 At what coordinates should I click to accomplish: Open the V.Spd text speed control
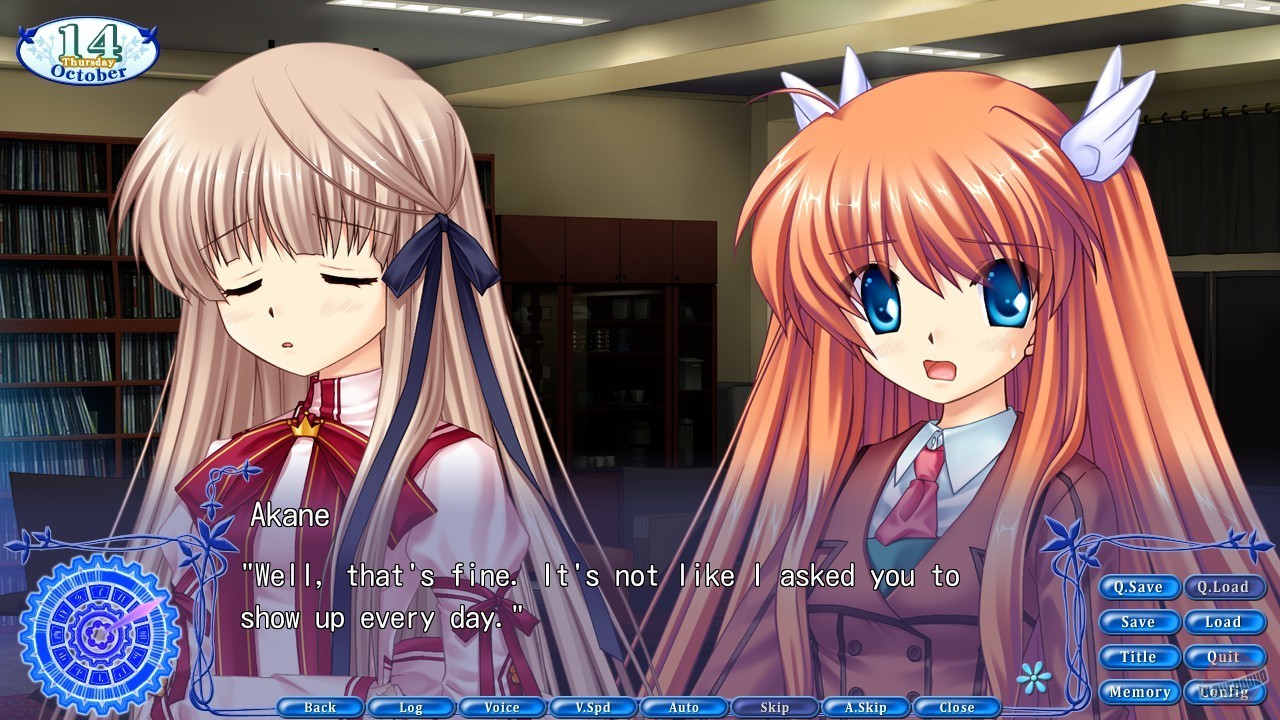pos(592,706)
